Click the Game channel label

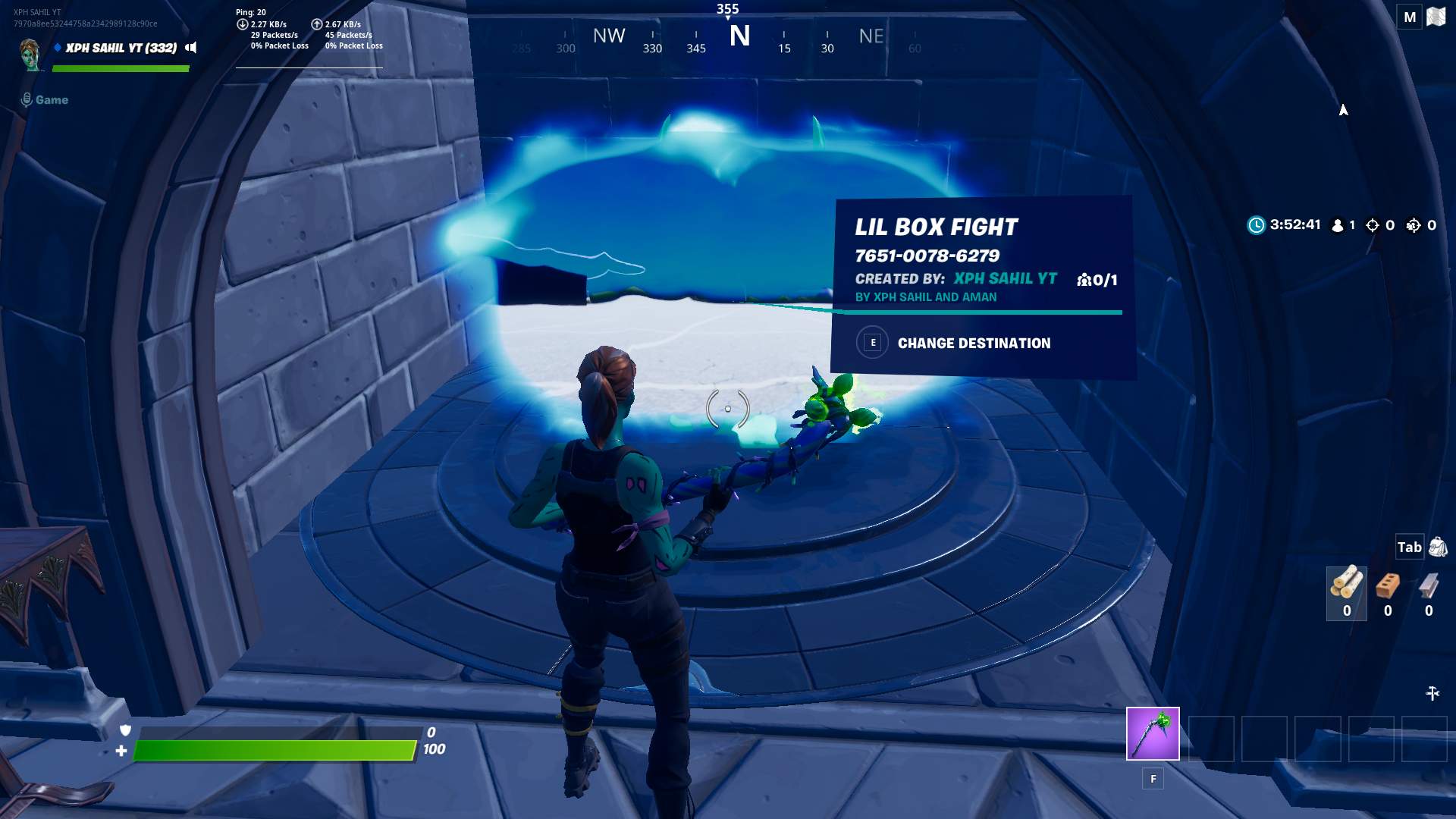point(50,99)
